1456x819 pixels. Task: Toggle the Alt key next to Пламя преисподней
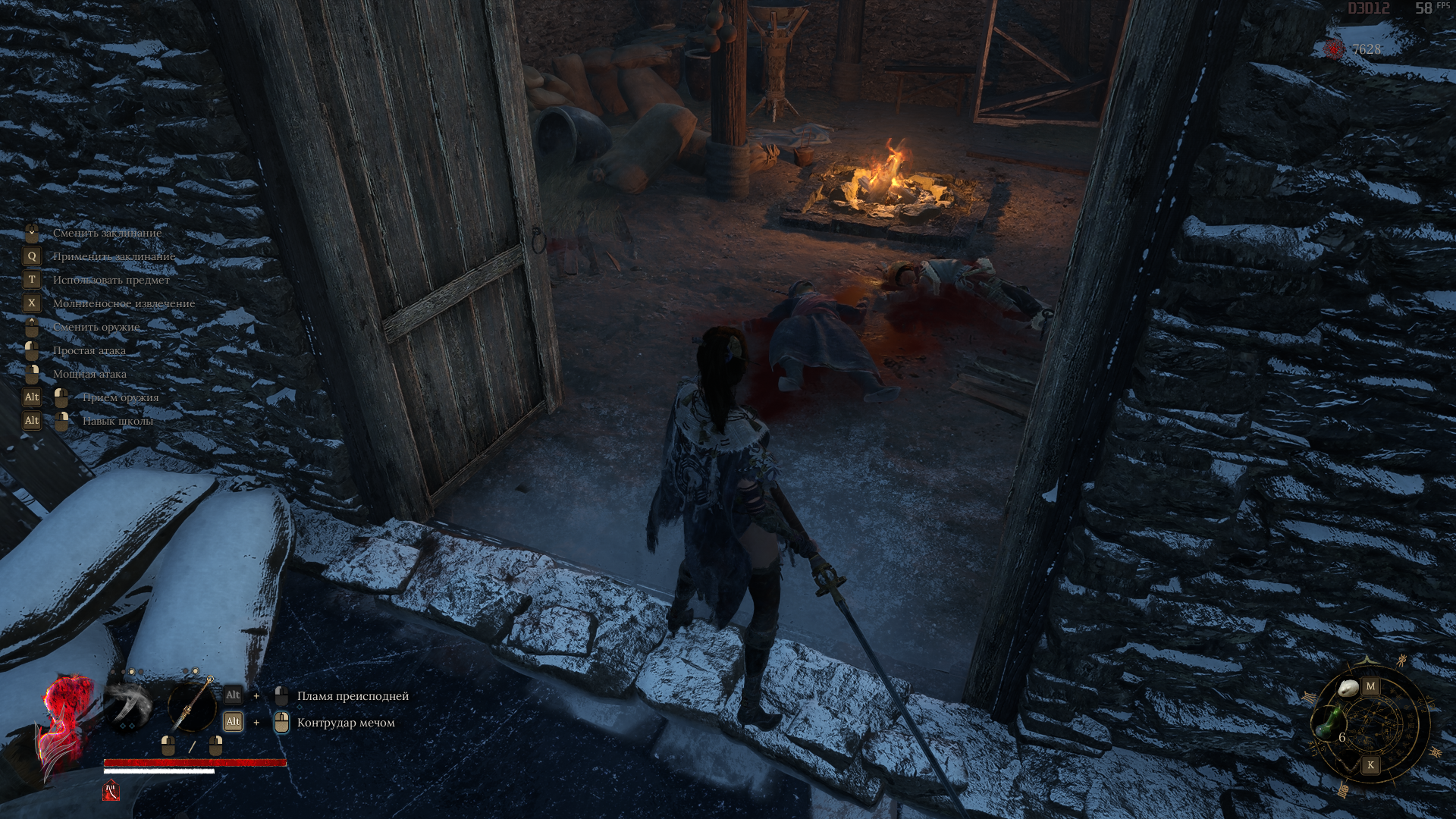coord(232,694)
